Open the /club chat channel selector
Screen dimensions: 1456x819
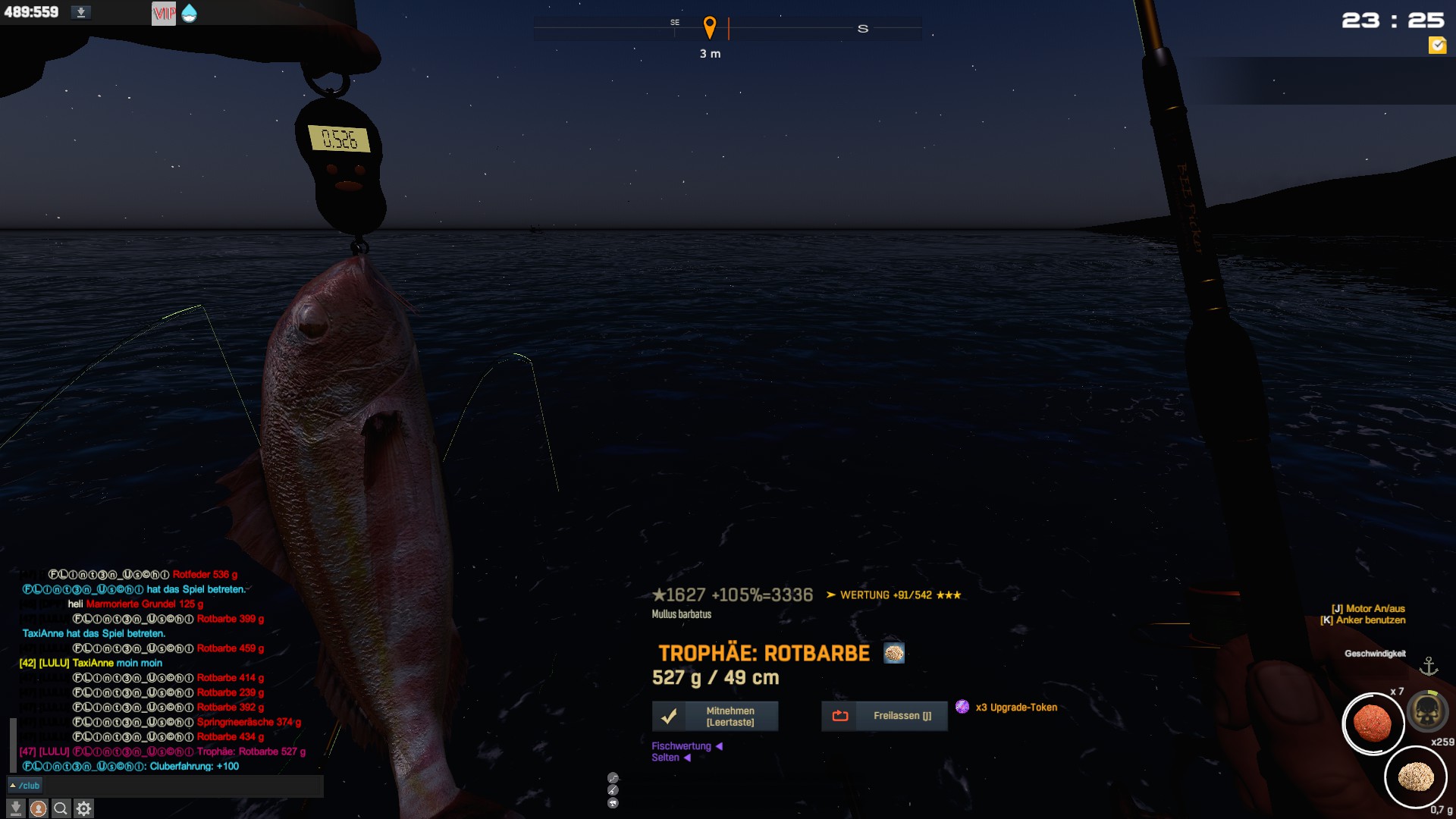(25, 786)
